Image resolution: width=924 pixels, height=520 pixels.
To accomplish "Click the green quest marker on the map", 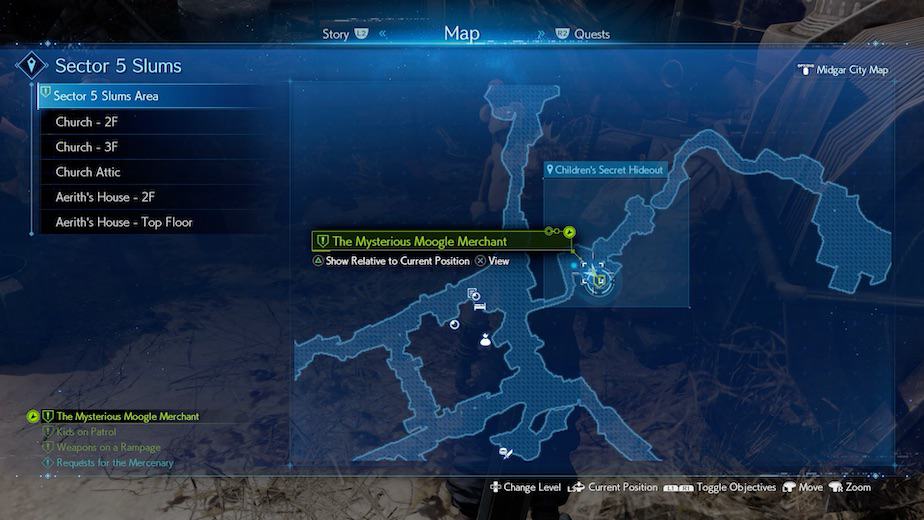I will coord(600,281).
